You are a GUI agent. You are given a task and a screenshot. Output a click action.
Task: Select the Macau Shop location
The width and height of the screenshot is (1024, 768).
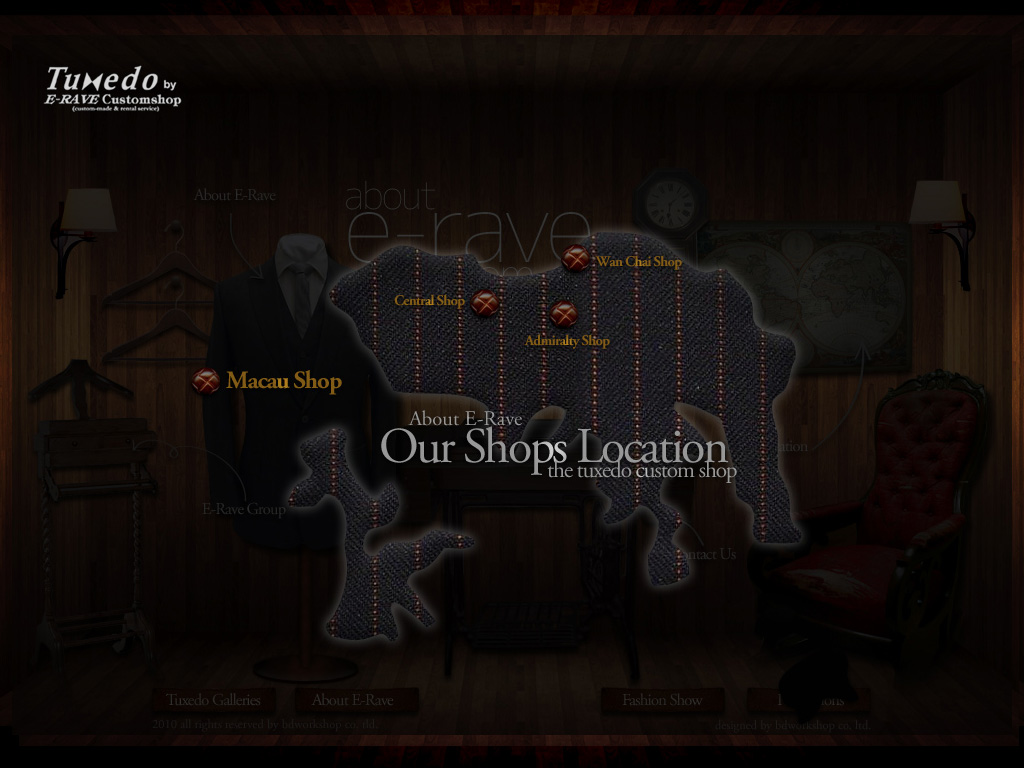click(x=207, y=380)
